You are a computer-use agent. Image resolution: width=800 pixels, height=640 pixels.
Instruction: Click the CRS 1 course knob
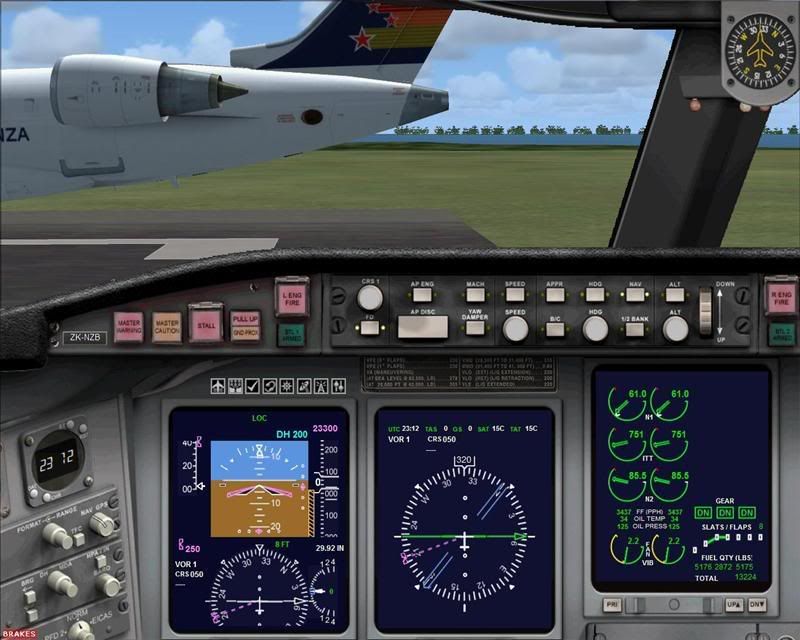(x=370, y=297)
